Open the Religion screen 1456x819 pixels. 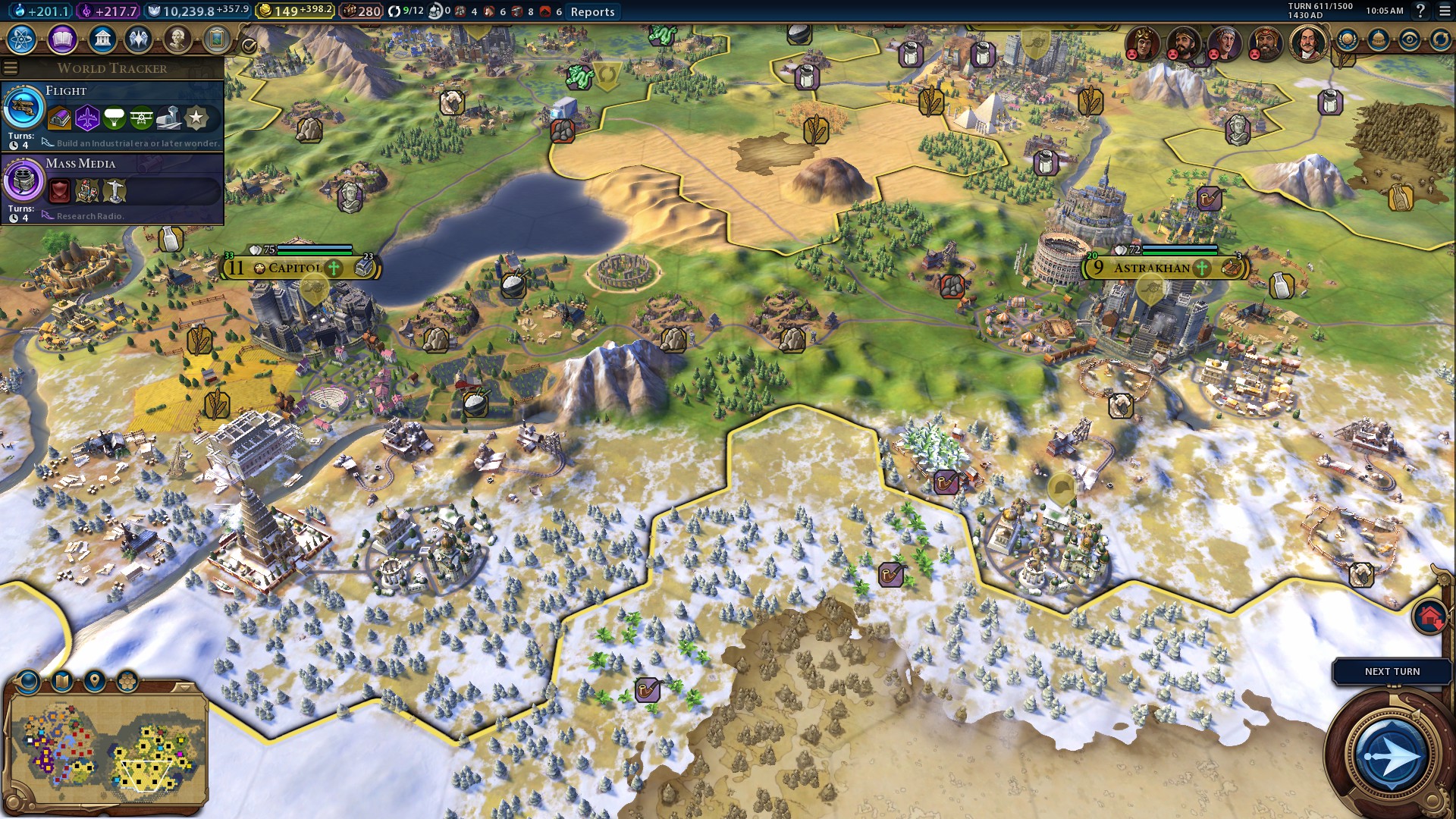click(137, 39)
